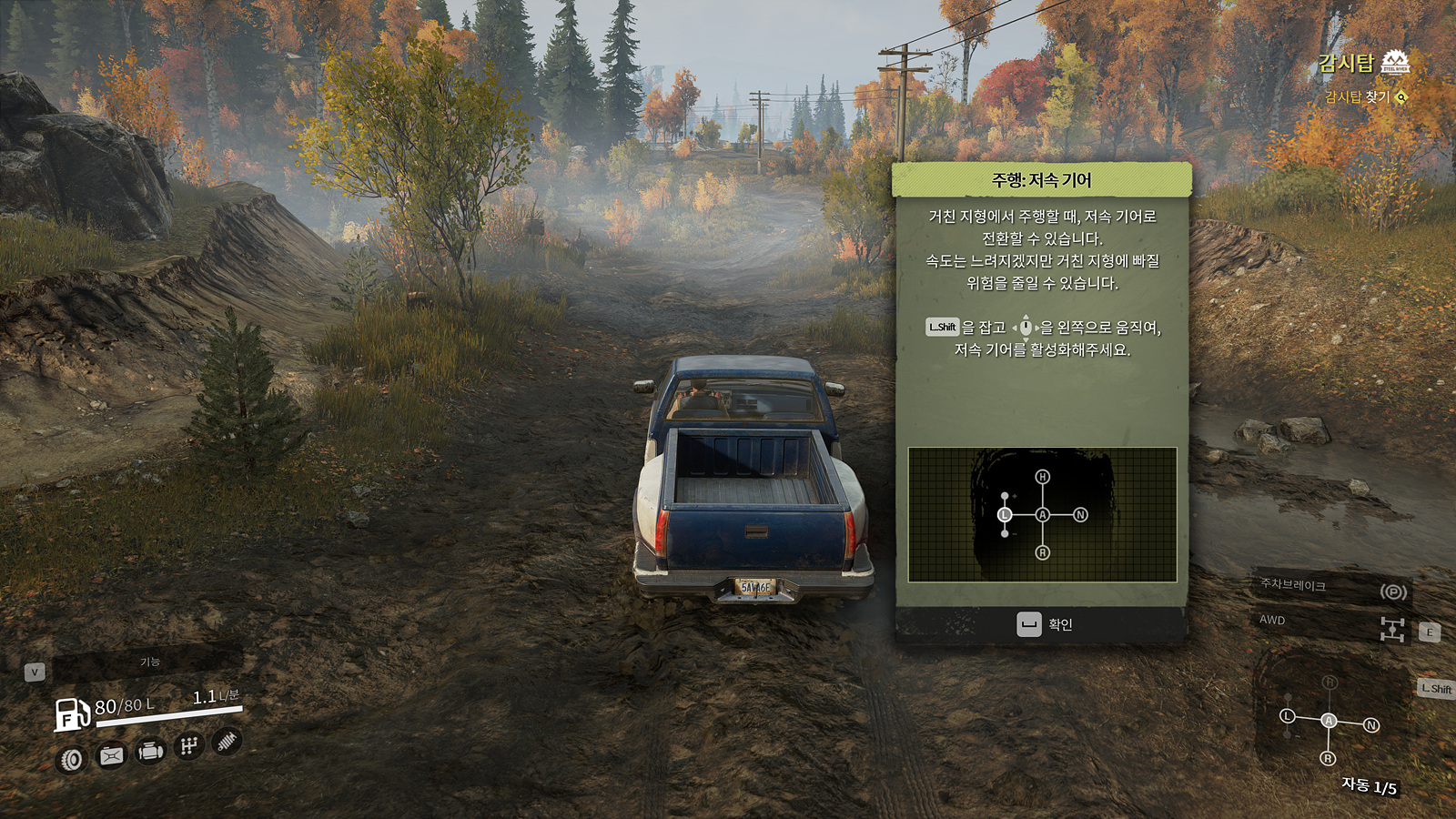Screen dimensions: 1456x819
Task: Toggle the 주차브레이크 parking brake icon
Action: 1393,591
